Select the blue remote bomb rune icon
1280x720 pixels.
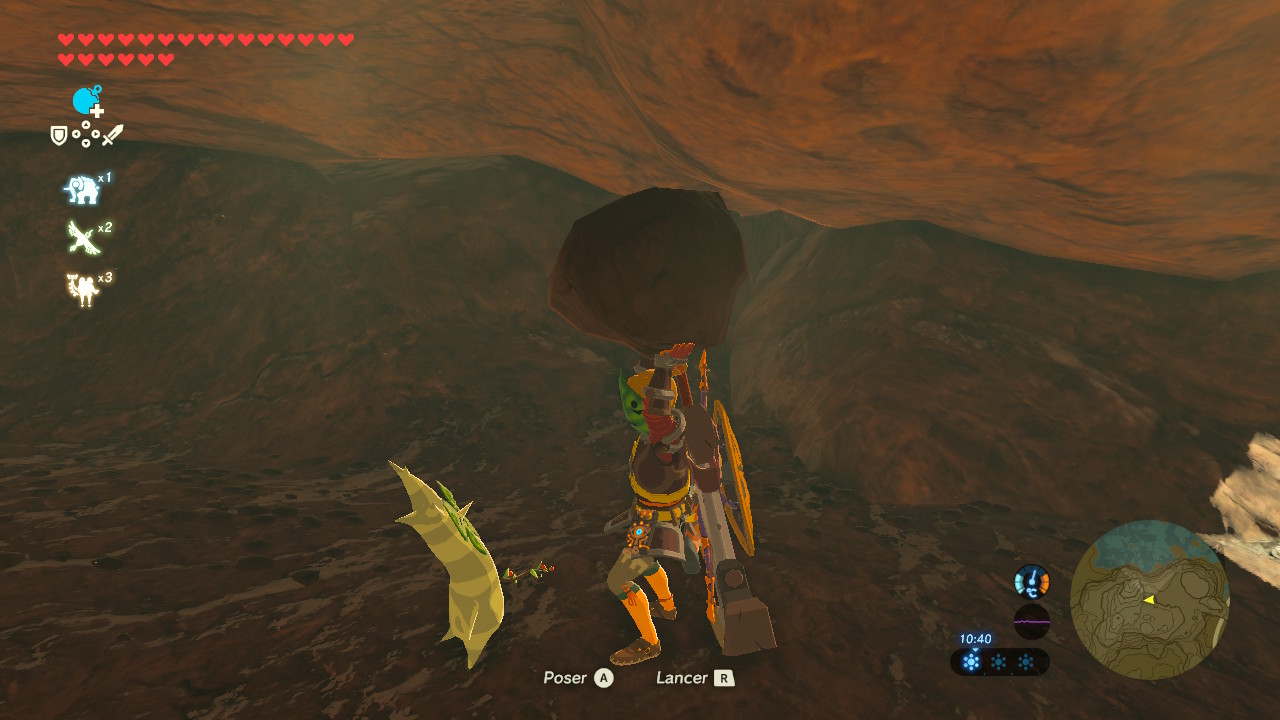point(87,101)
